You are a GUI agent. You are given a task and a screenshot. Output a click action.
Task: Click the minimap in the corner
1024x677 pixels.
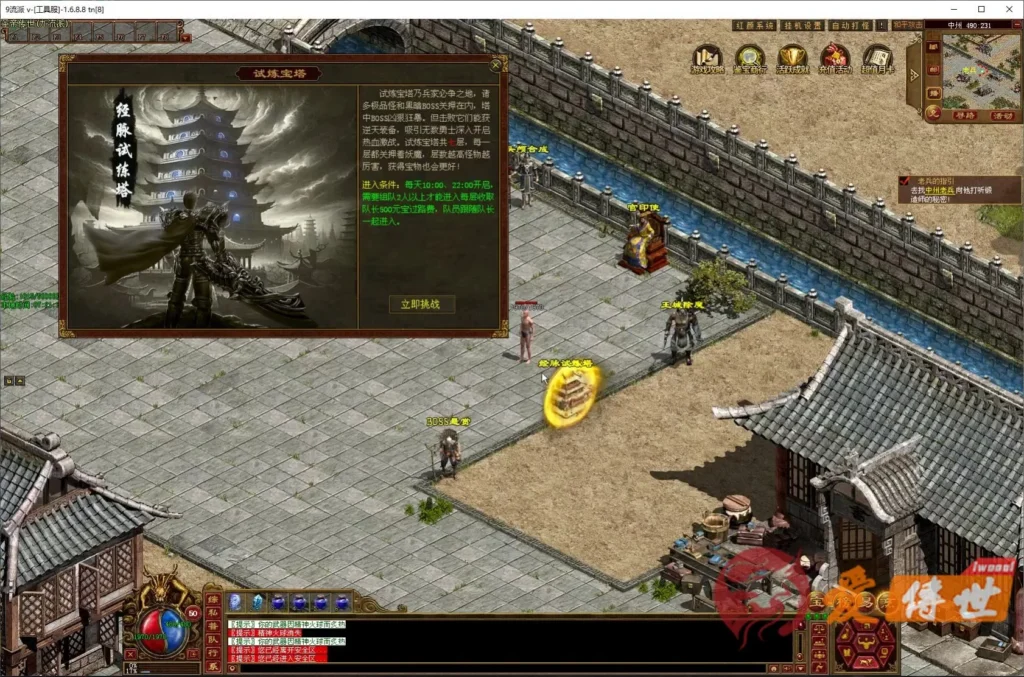(x=982, y=69)
